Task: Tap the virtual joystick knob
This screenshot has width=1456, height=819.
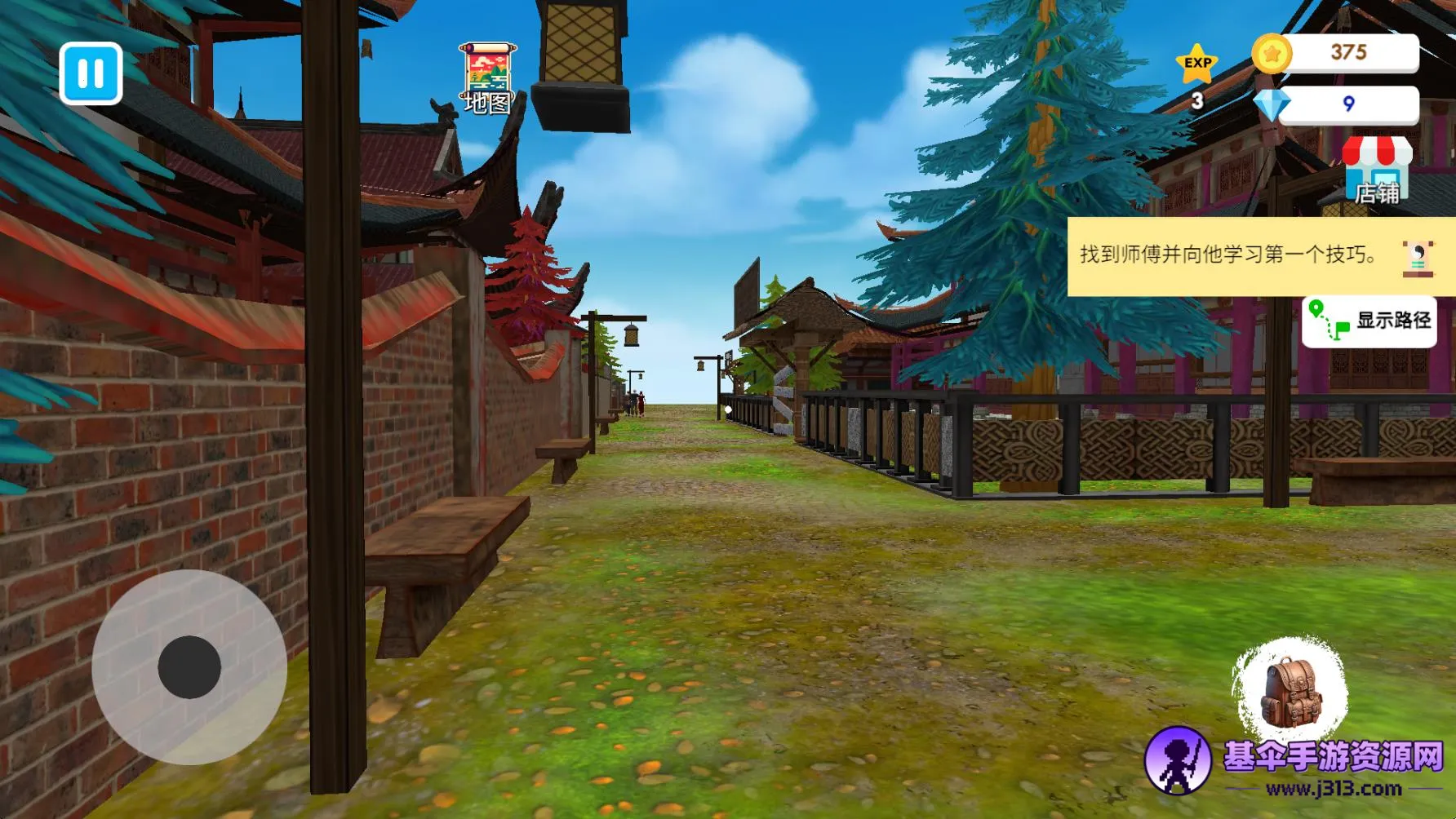Action: tap(189, 666)
